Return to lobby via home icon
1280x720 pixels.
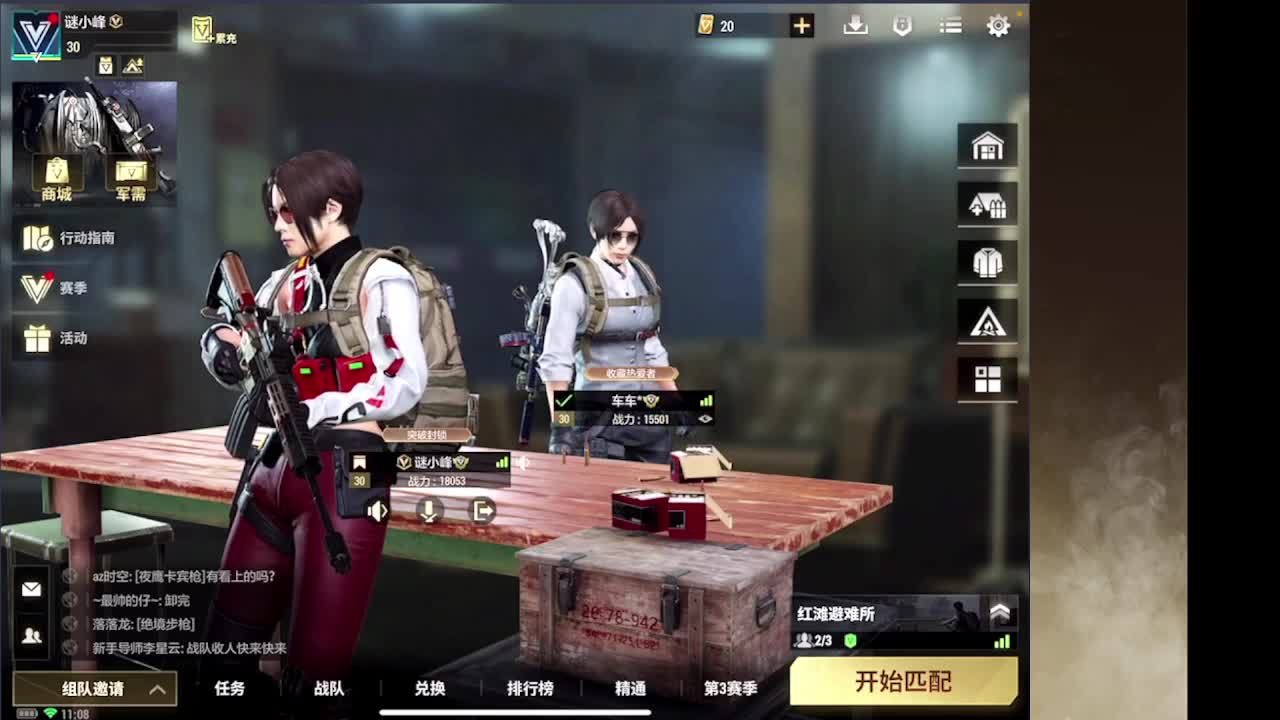[987, 145]
